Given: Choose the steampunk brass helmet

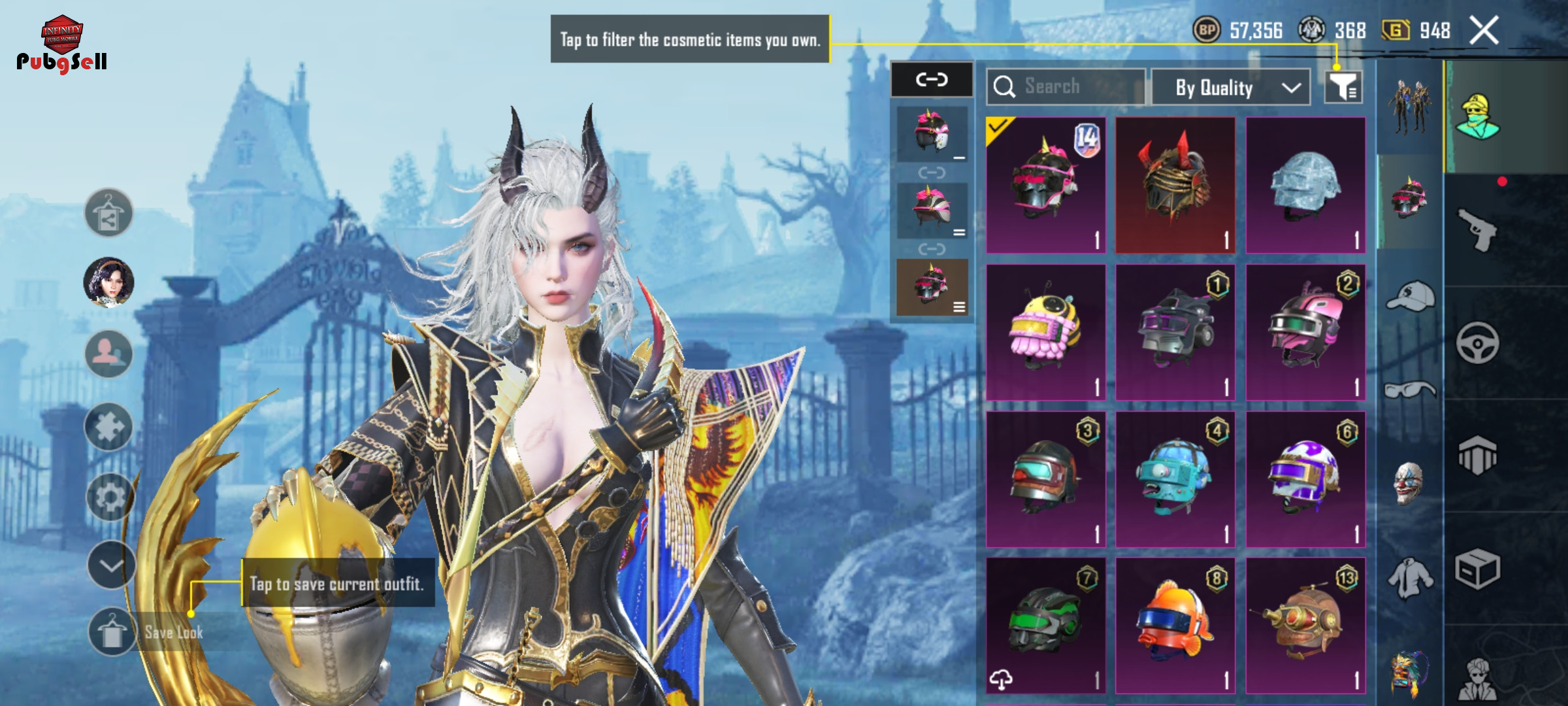Looking at the screenshot, I should (x=1305, y=626).
